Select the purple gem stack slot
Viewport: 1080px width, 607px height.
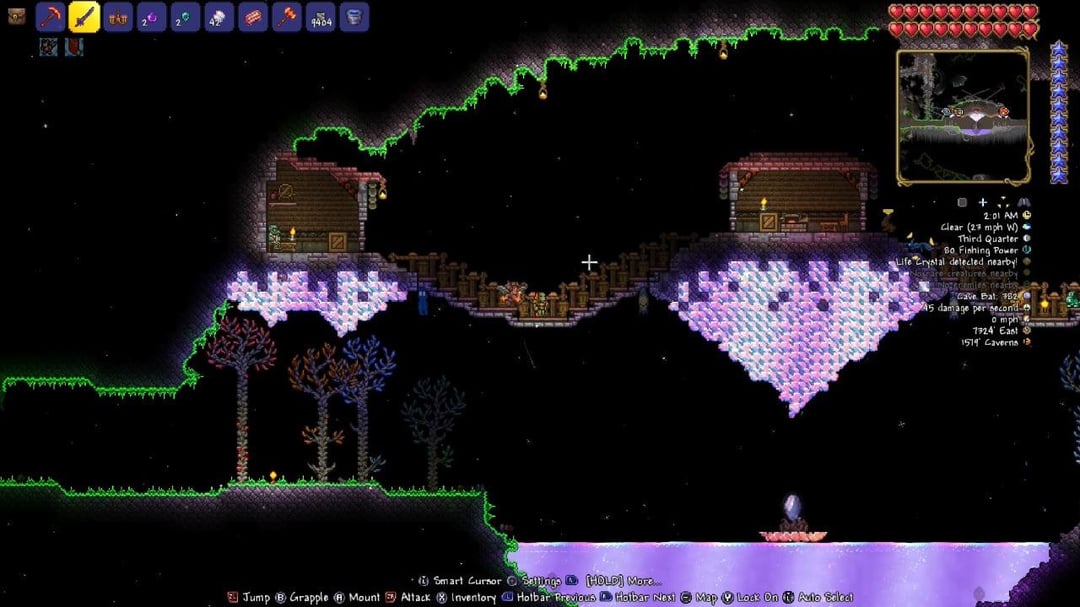pos(152,17)
